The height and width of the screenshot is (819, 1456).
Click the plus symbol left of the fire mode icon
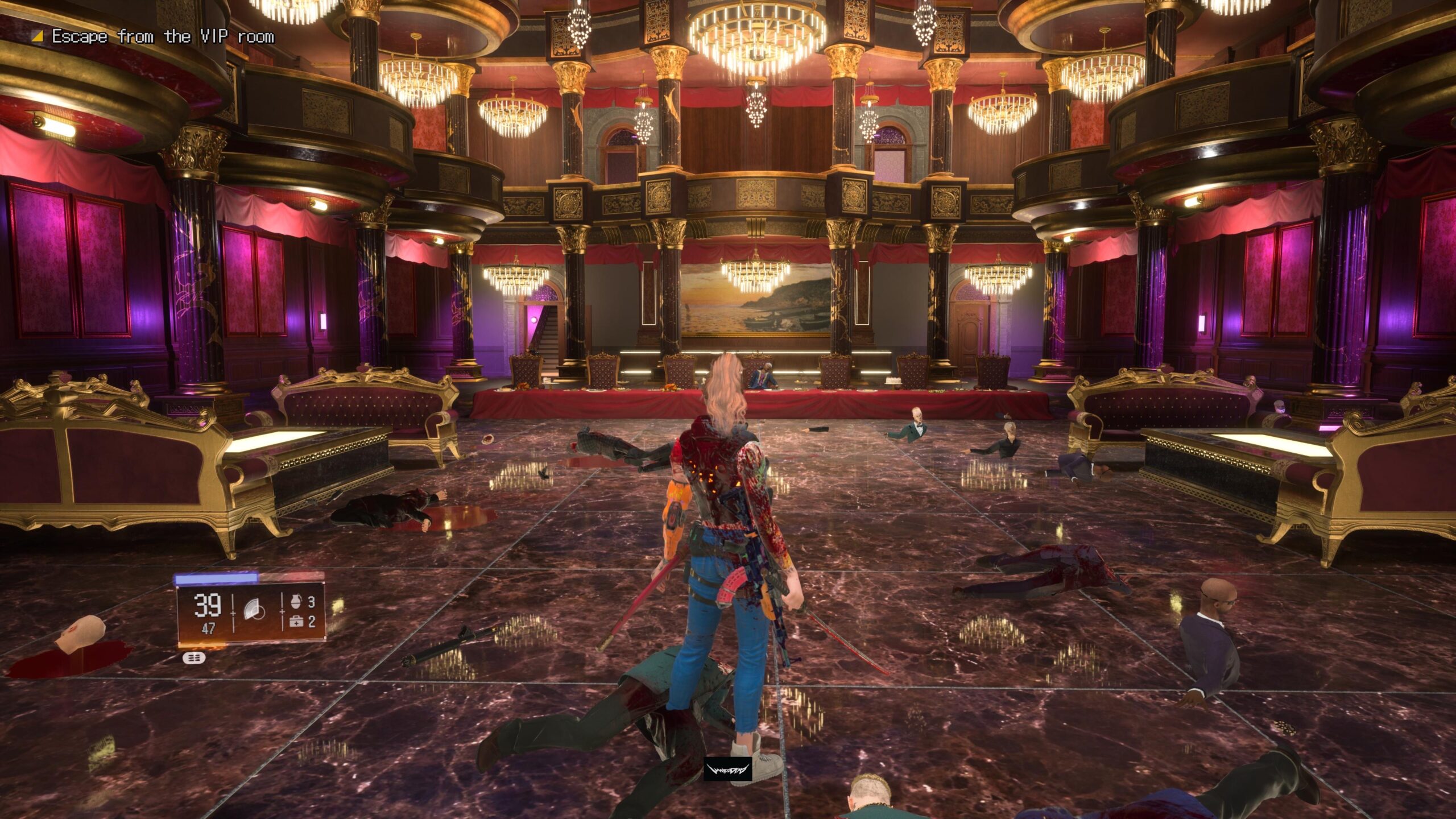(233, 613)
